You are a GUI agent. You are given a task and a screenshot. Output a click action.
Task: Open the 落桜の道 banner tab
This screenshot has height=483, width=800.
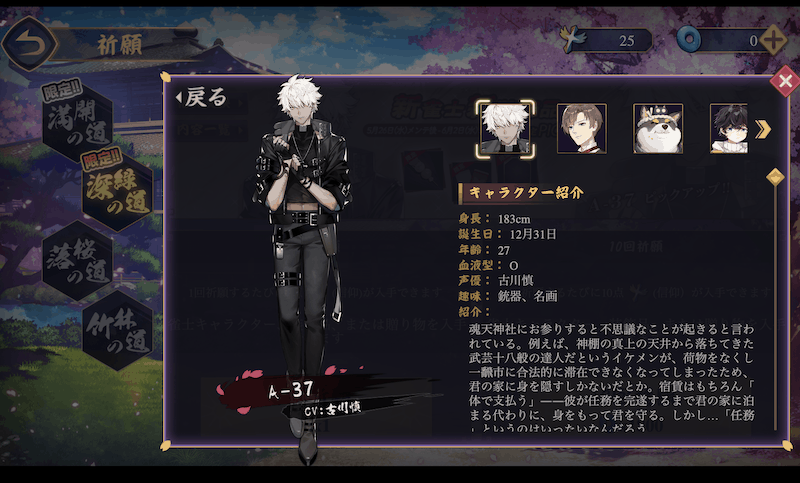coord(76,258)
